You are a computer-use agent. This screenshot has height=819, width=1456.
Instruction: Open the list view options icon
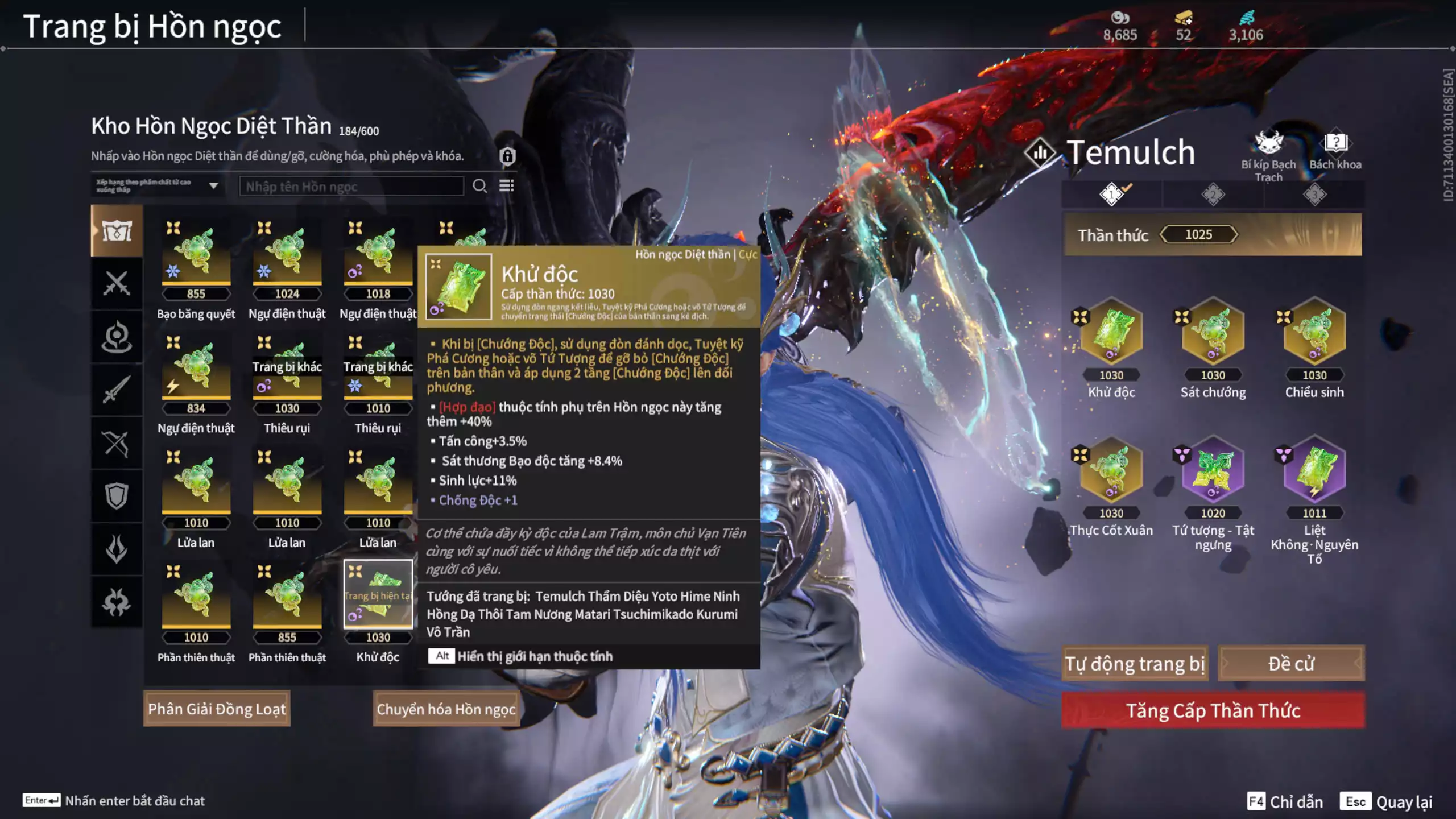point(506,186)
